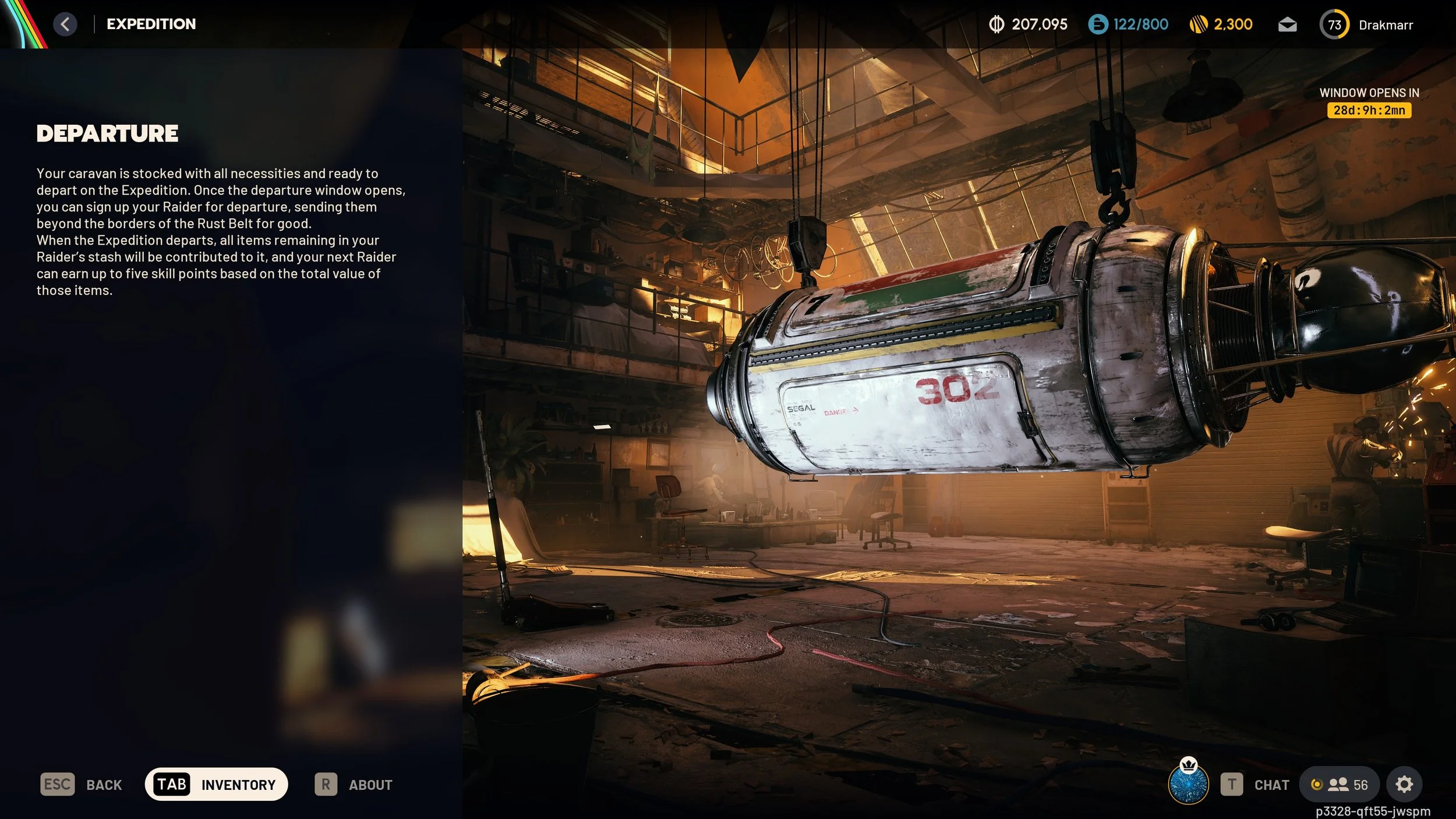Open settings with the gear icon
1456x819 pixels.
pos(1404,784)
